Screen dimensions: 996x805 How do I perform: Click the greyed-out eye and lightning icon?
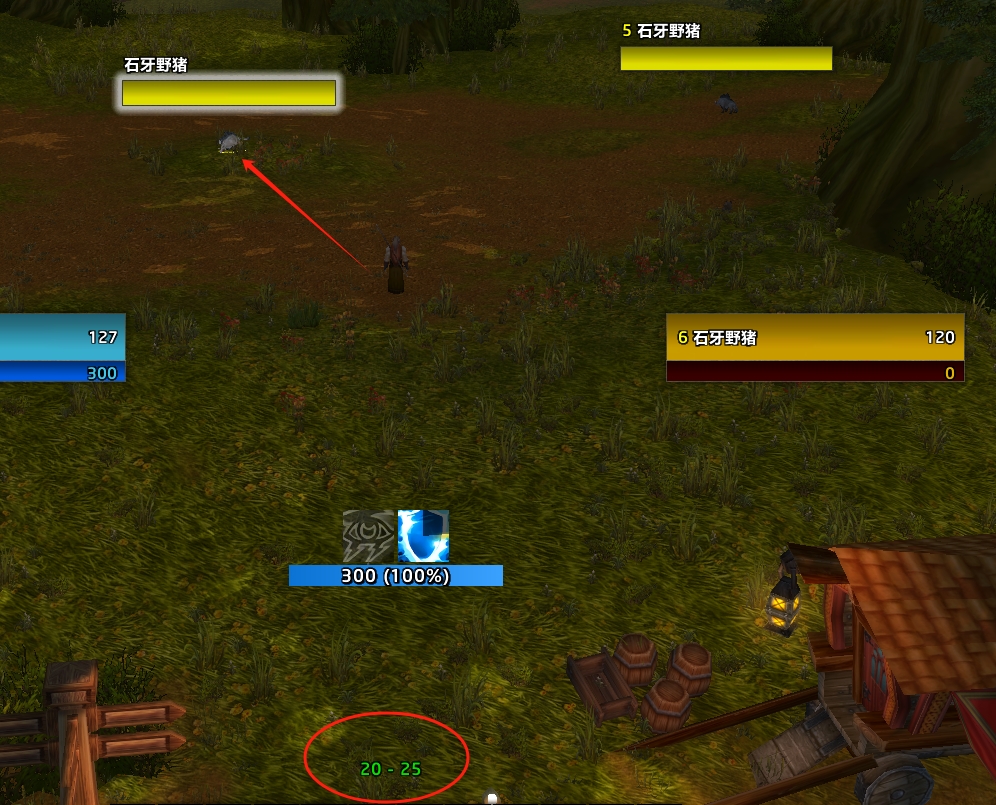tap(368, 536)
